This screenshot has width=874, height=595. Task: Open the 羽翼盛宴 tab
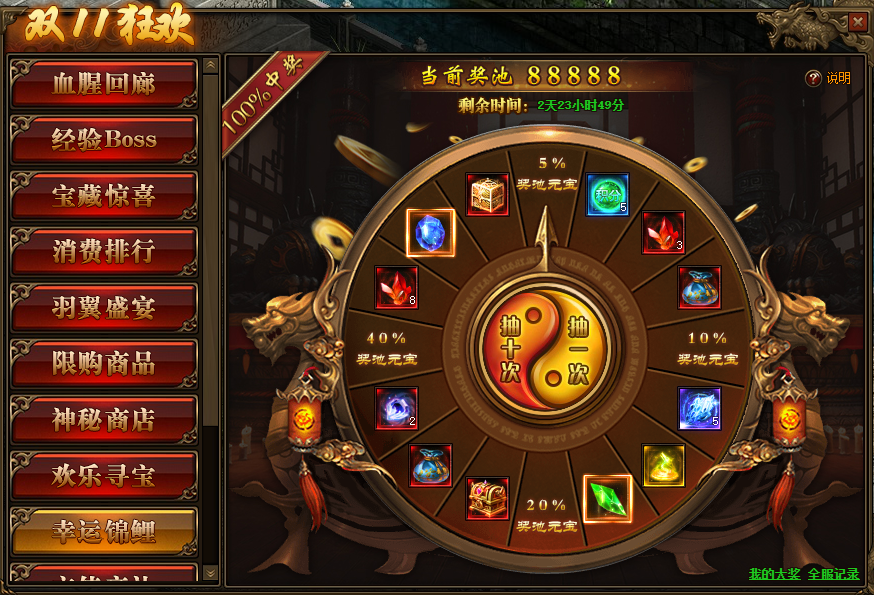(104, 308)
